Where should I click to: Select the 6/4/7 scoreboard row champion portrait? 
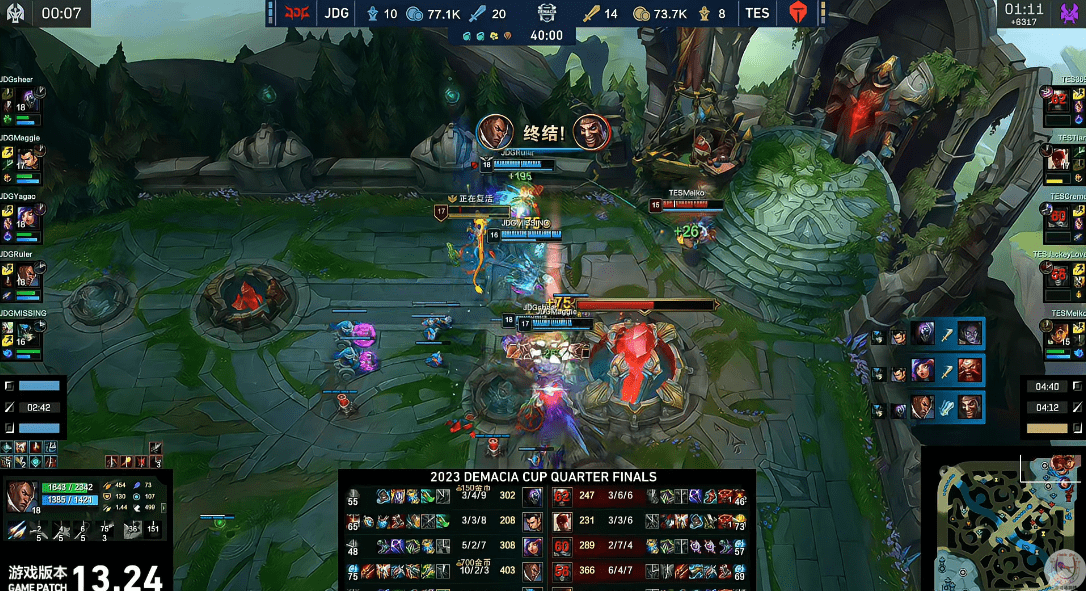(x=562, y=571)
